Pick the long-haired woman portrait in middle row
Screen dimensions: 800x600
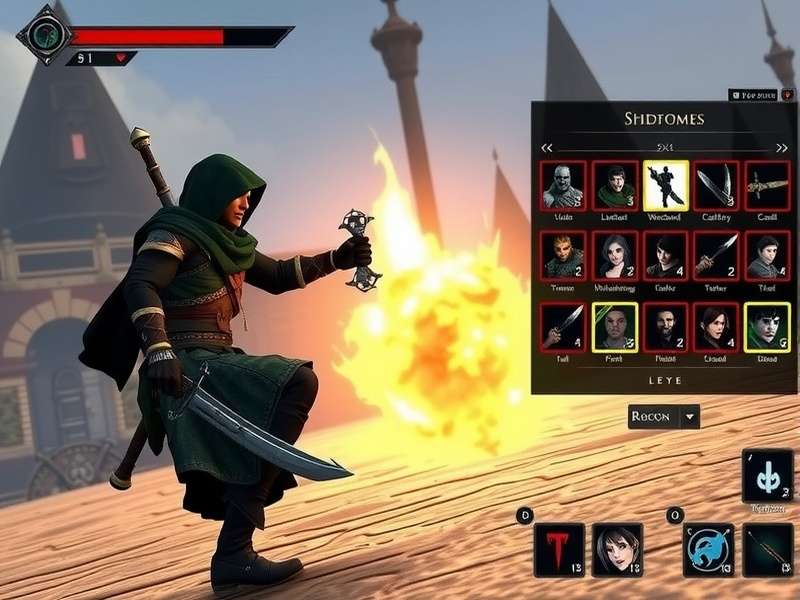click(x=614, y=256)
